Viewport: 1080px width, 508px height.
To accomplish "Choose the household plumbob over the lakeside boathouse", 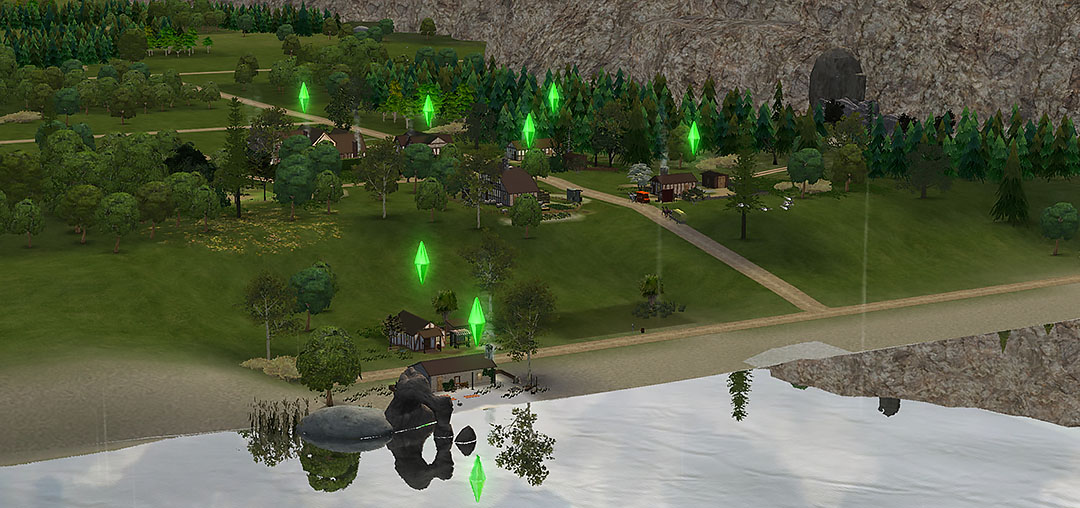I will (477, 319).
